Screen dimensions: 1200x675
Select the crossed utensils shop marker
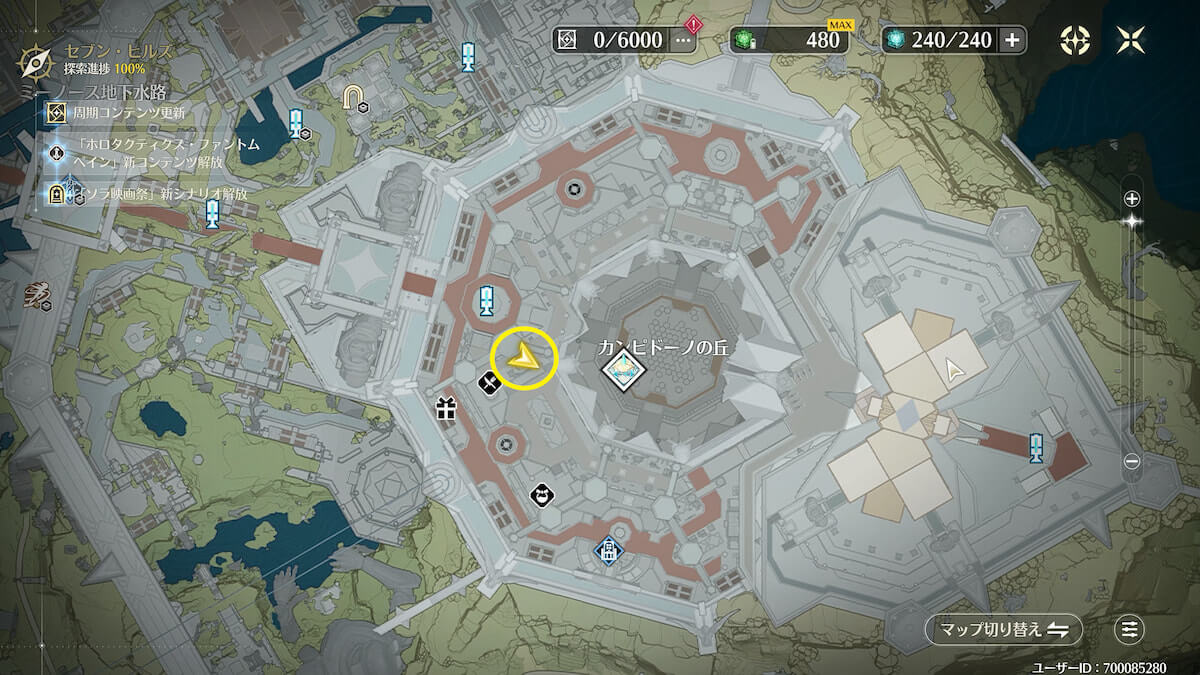pyautogui.click(x=488, y=382)
